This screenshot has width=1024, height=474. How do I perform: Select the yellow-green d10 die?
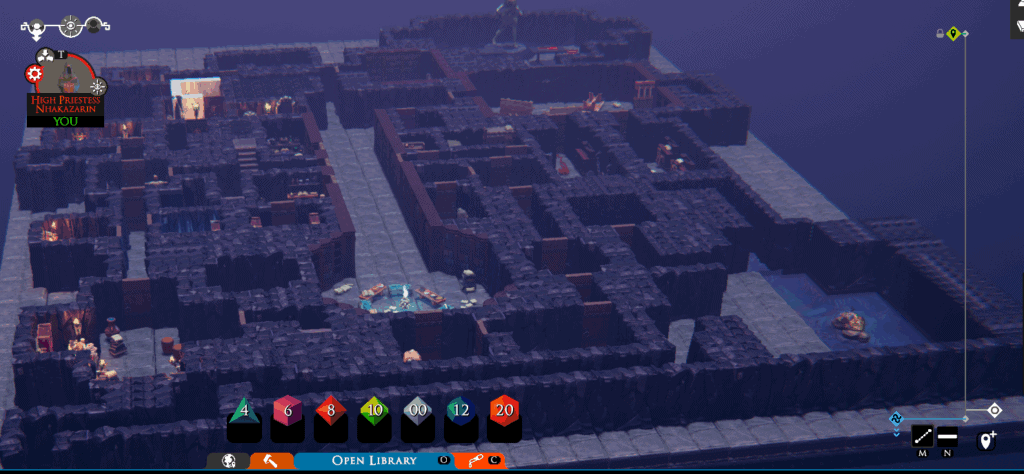374,411
